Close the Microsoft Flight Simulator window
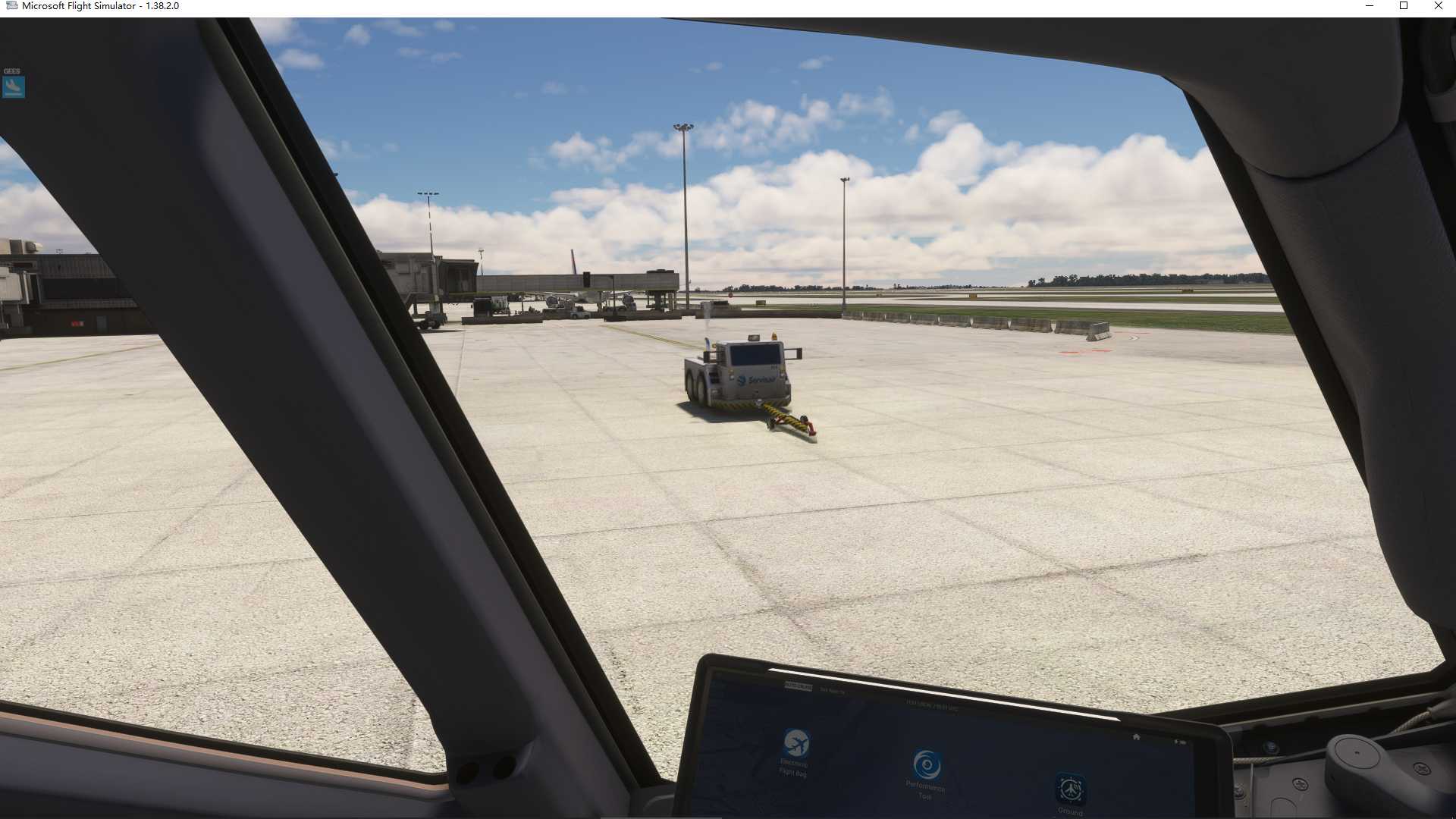 tap(1438, 6)
